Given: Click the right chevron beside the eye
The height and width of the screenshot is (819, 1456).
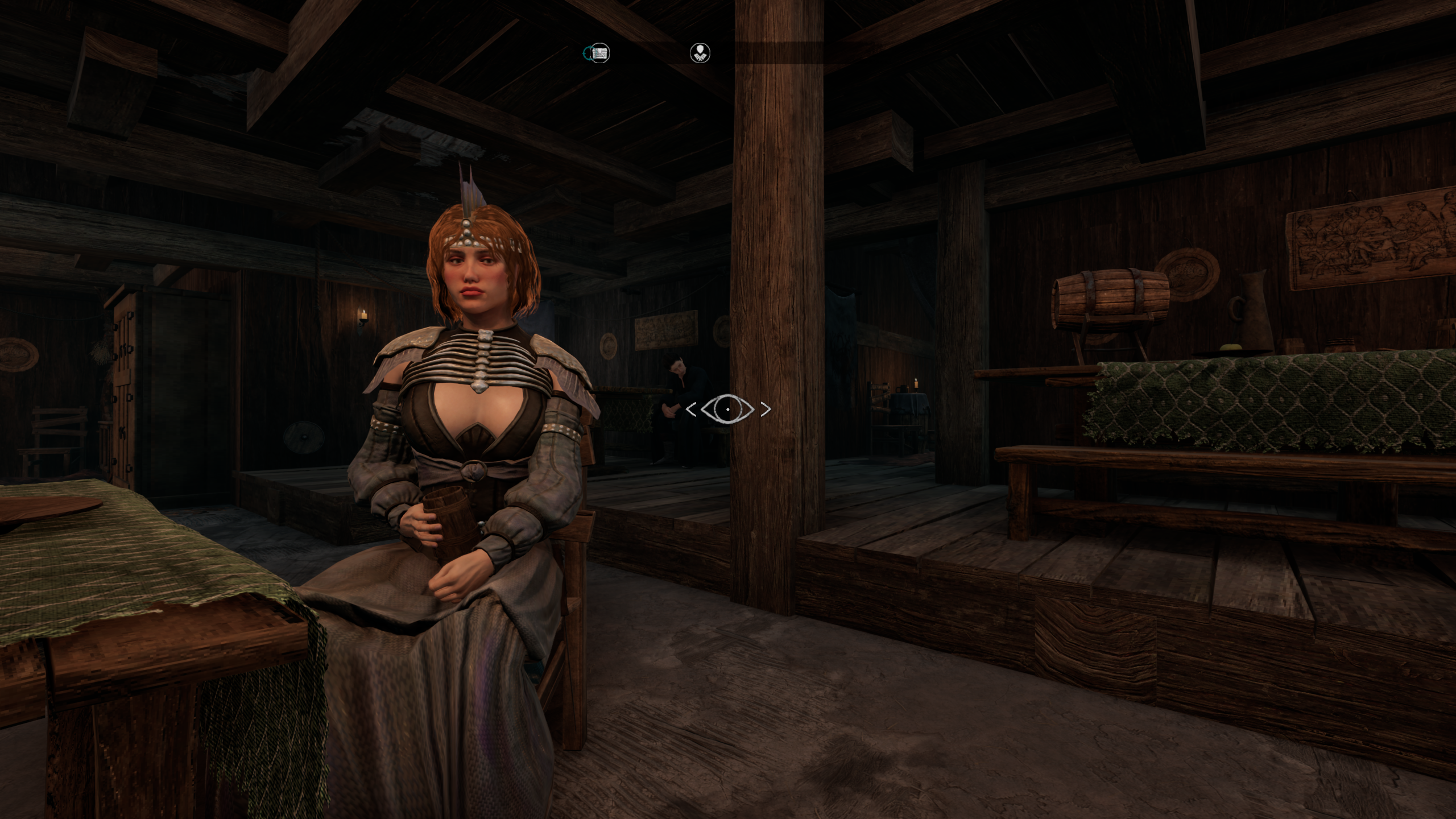Looking at the screenshot, I should point(765,409).
